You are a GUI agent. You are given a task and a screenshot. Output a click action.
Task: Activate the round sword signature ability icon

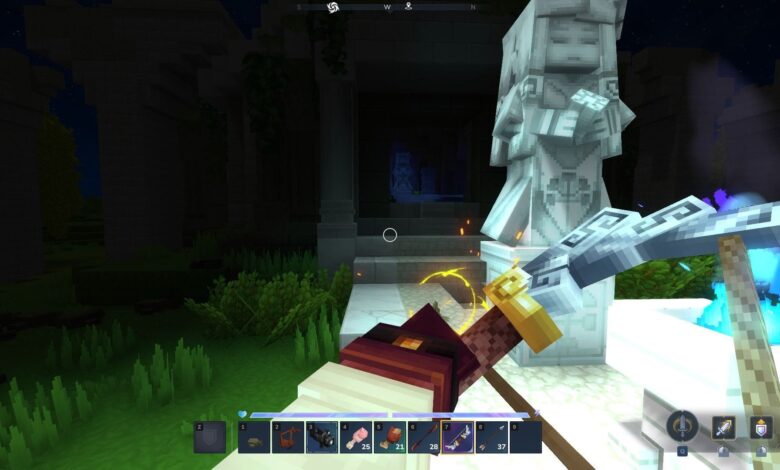(683, 426)
